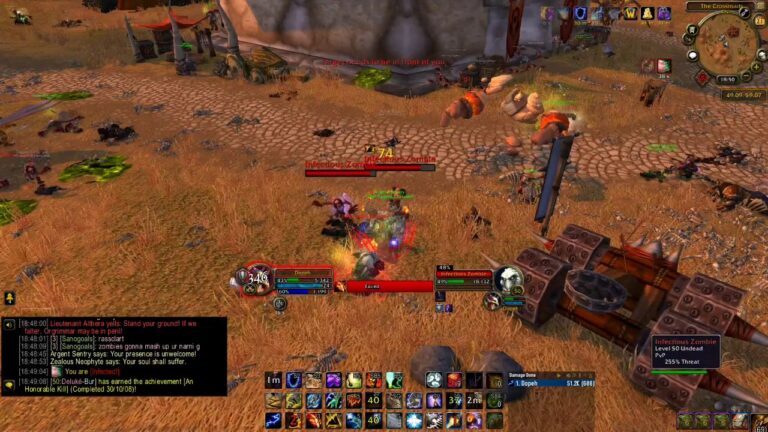Screen dimensions: 768x432
Task: Click the yellow figure icon above chat
Action: pyautogui.click(x=9, y=298)
